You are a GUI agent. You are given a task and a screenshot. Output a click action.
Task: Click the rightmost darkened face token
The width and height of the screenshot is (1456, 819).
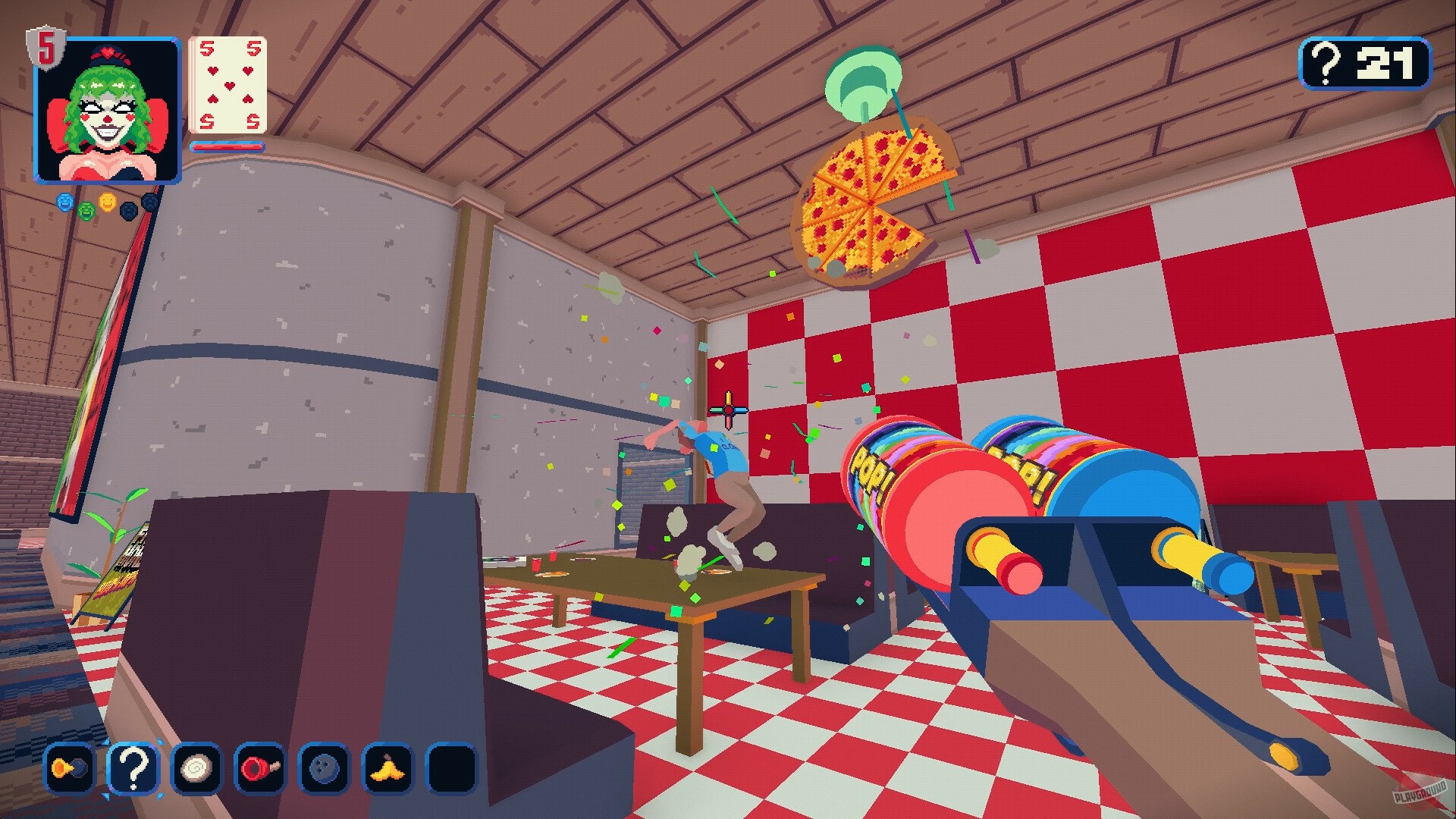150,202
